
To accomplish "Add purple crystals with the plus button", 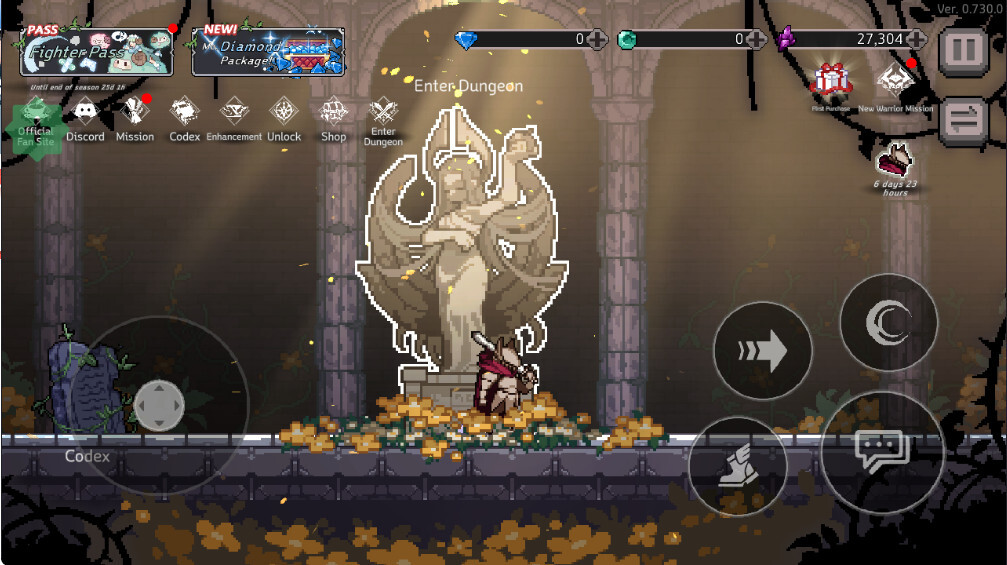I will (916, 40).
